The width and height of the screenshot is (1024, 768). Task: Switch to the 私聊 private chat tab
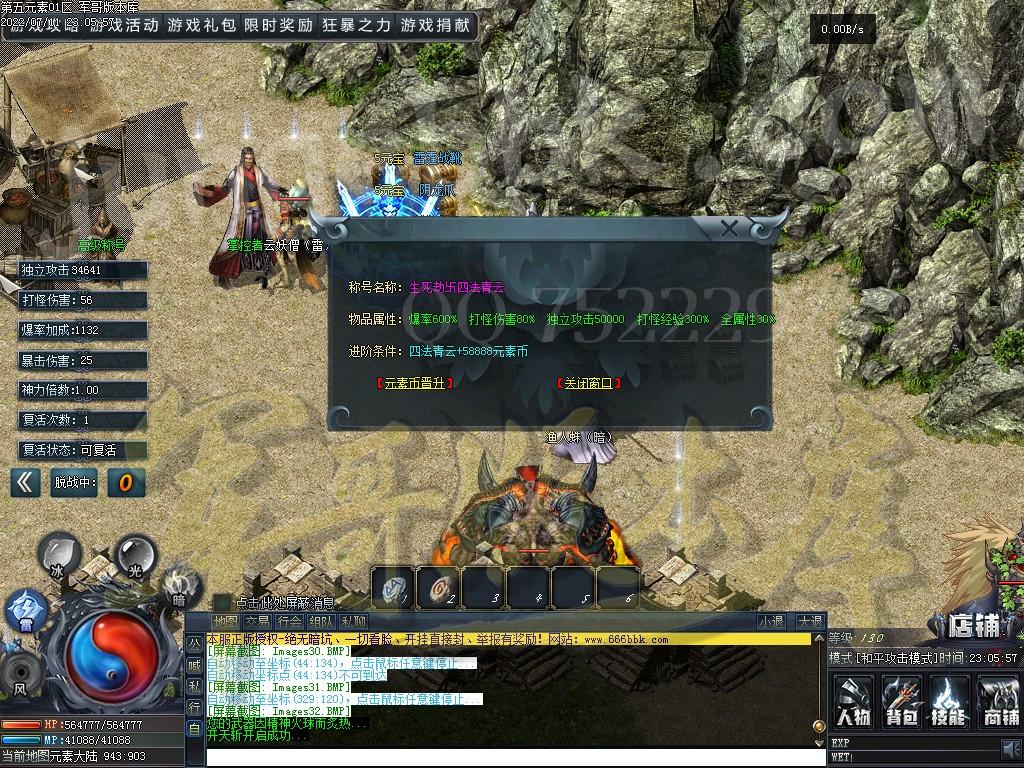(352, 622)
